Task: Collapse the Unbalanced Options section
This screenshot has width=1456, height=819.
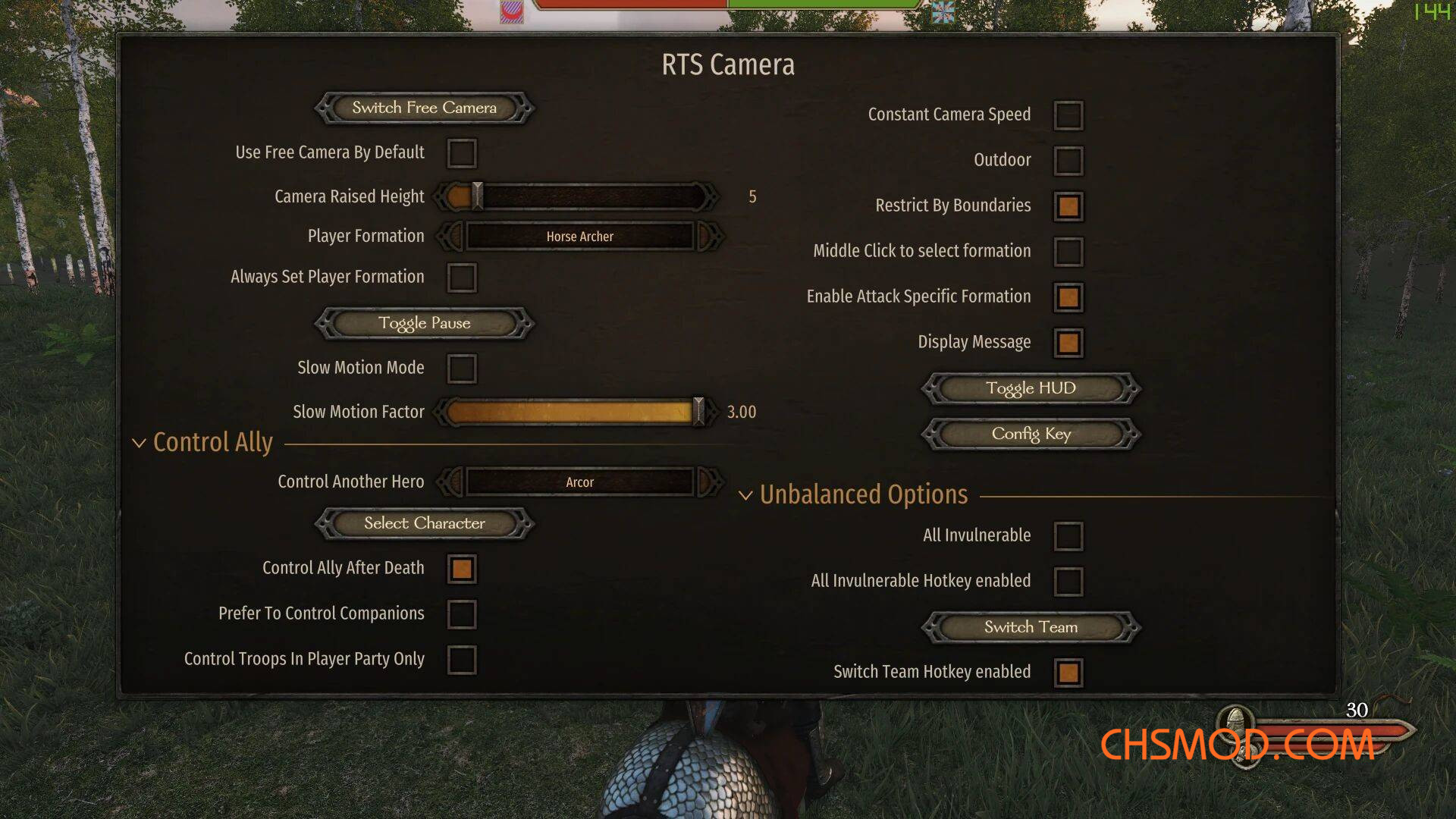Action: coord(746,494)
